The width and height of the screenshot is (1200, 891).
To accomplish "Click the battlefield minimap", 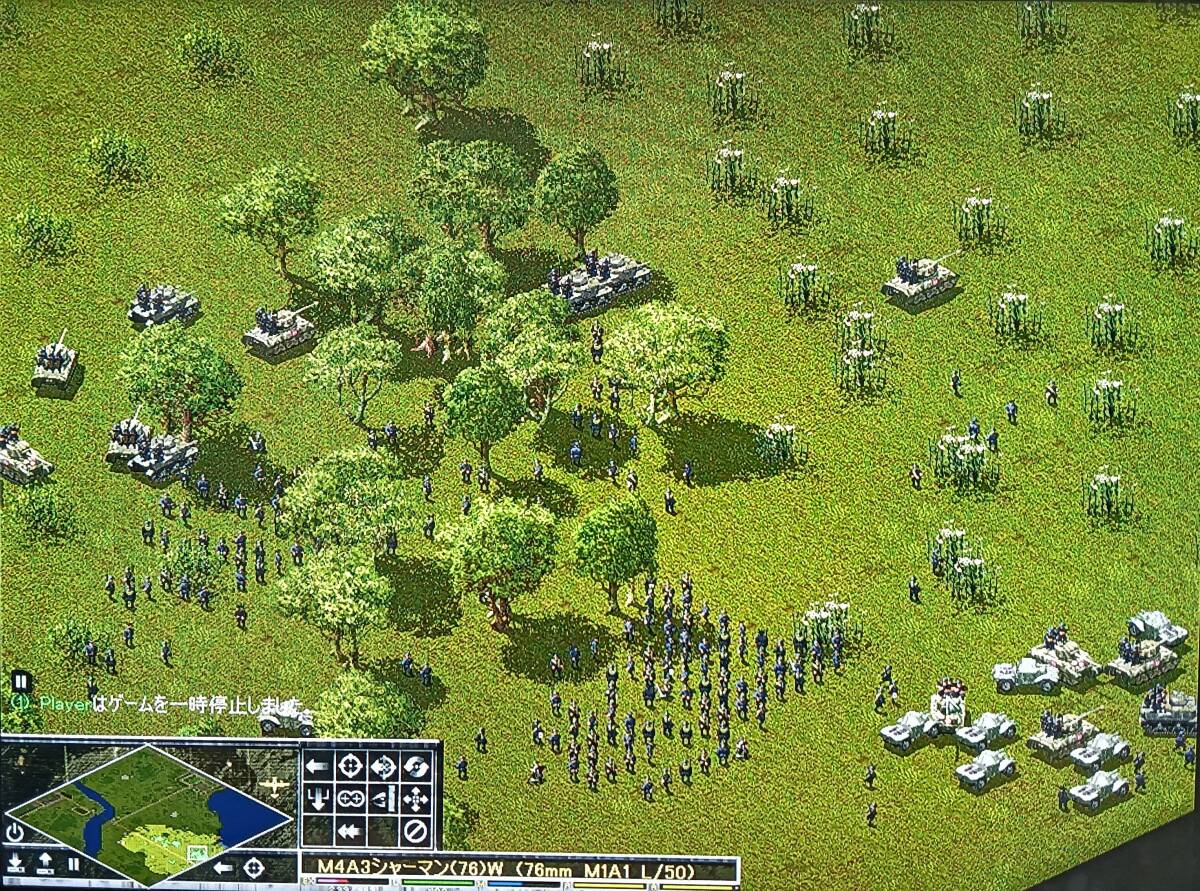I will (x=148, y=810).
